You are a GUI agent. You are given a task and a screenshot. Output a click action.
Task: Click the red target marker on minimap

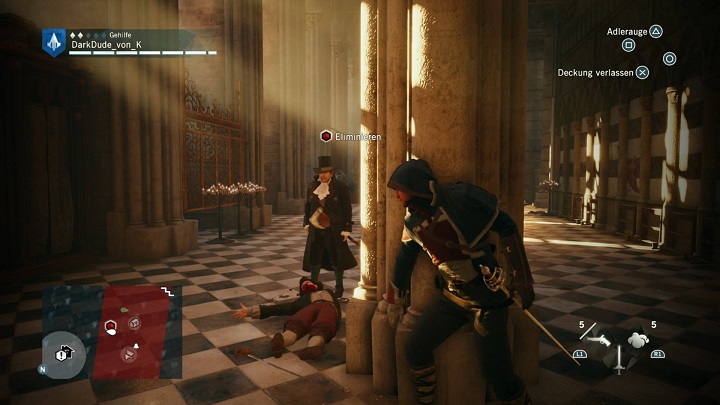(112, 326)
